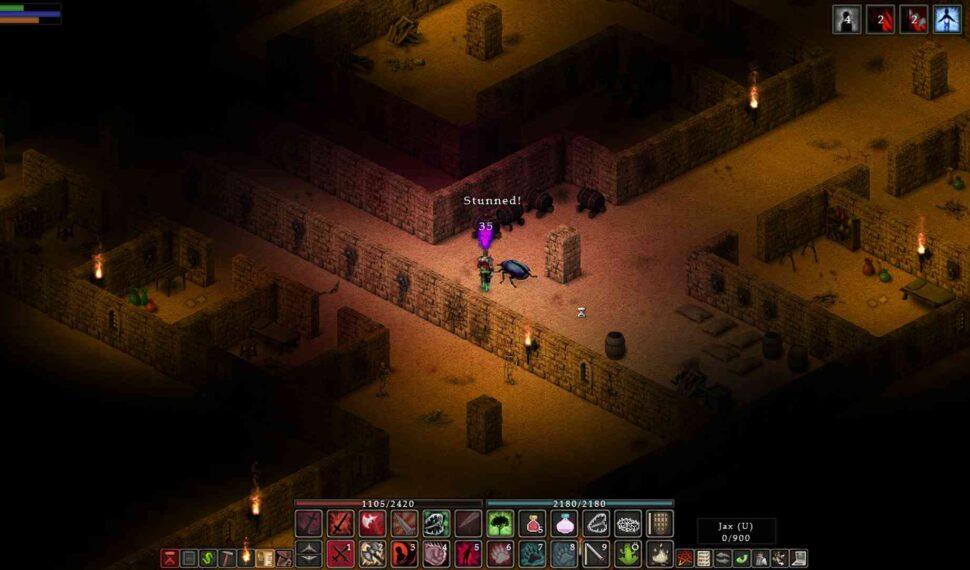Click the portcullis gate icon in hotbar
Viewport: 970px width, 570px height.
(659, 523)
